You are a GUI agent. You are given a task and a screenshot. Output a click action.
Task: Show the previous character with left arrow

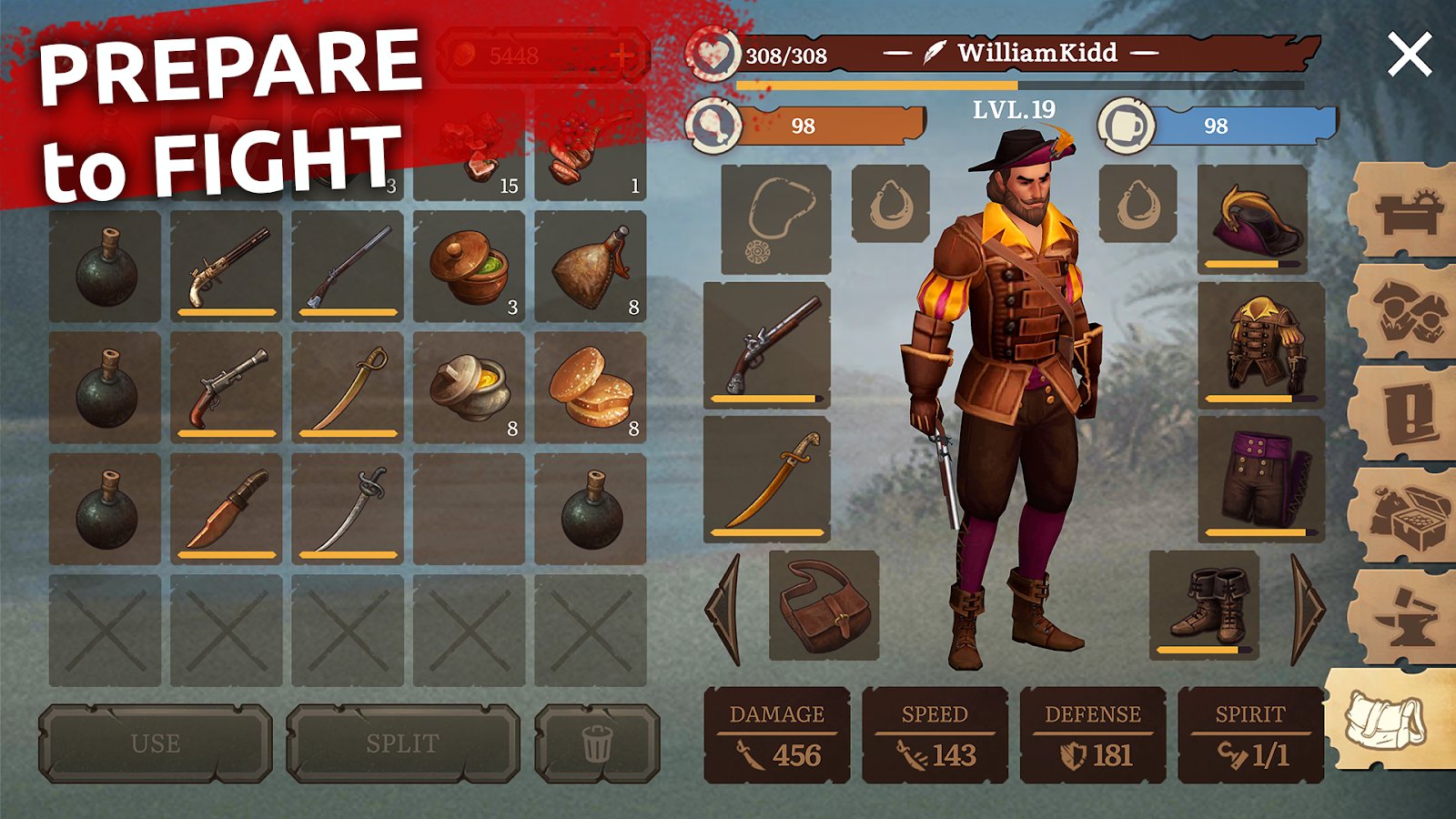[725, 608]
